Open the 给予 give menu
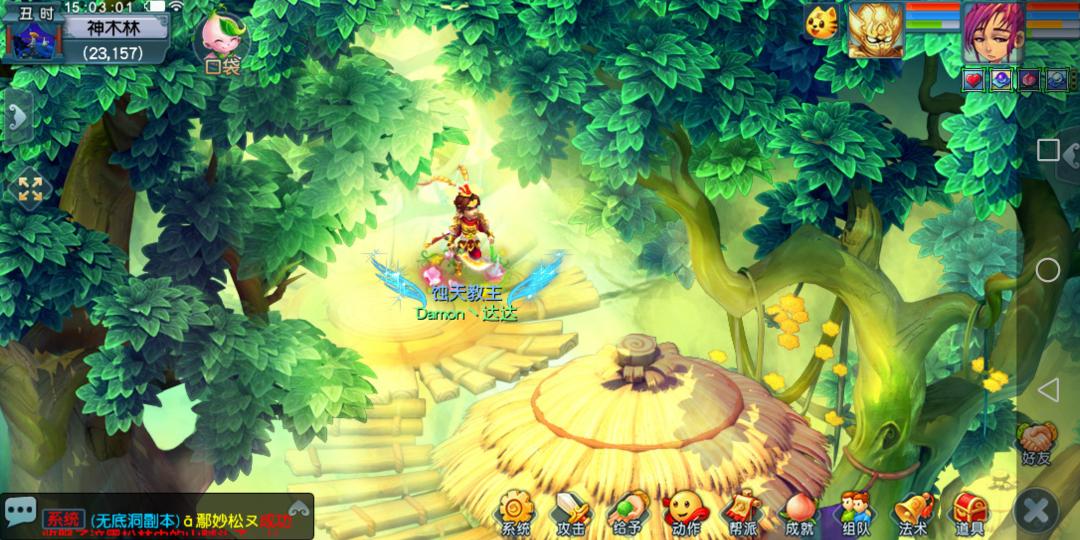 click(628, 512)
